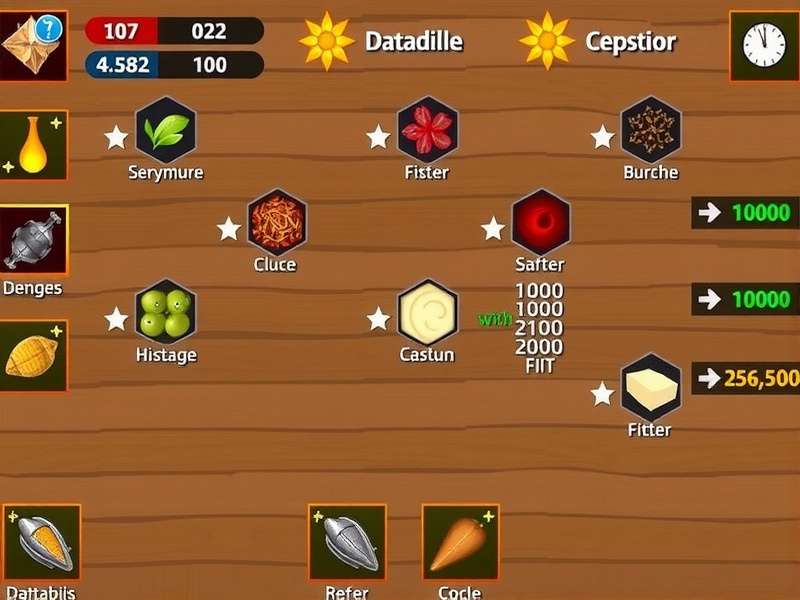This screenshot has width=800, height=600.
Task: Select the Serymure green leaf ingredient
Action: click(165, 131)
